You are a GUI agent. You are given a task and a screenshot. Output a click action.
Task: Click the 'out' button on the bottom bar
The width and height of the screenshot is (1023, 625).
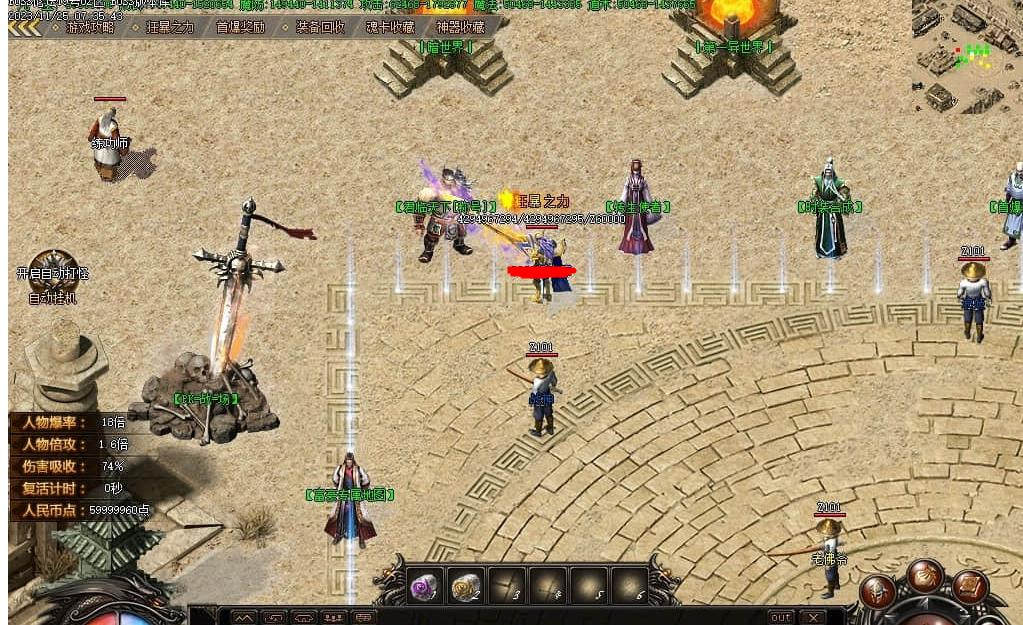(780, 617)
